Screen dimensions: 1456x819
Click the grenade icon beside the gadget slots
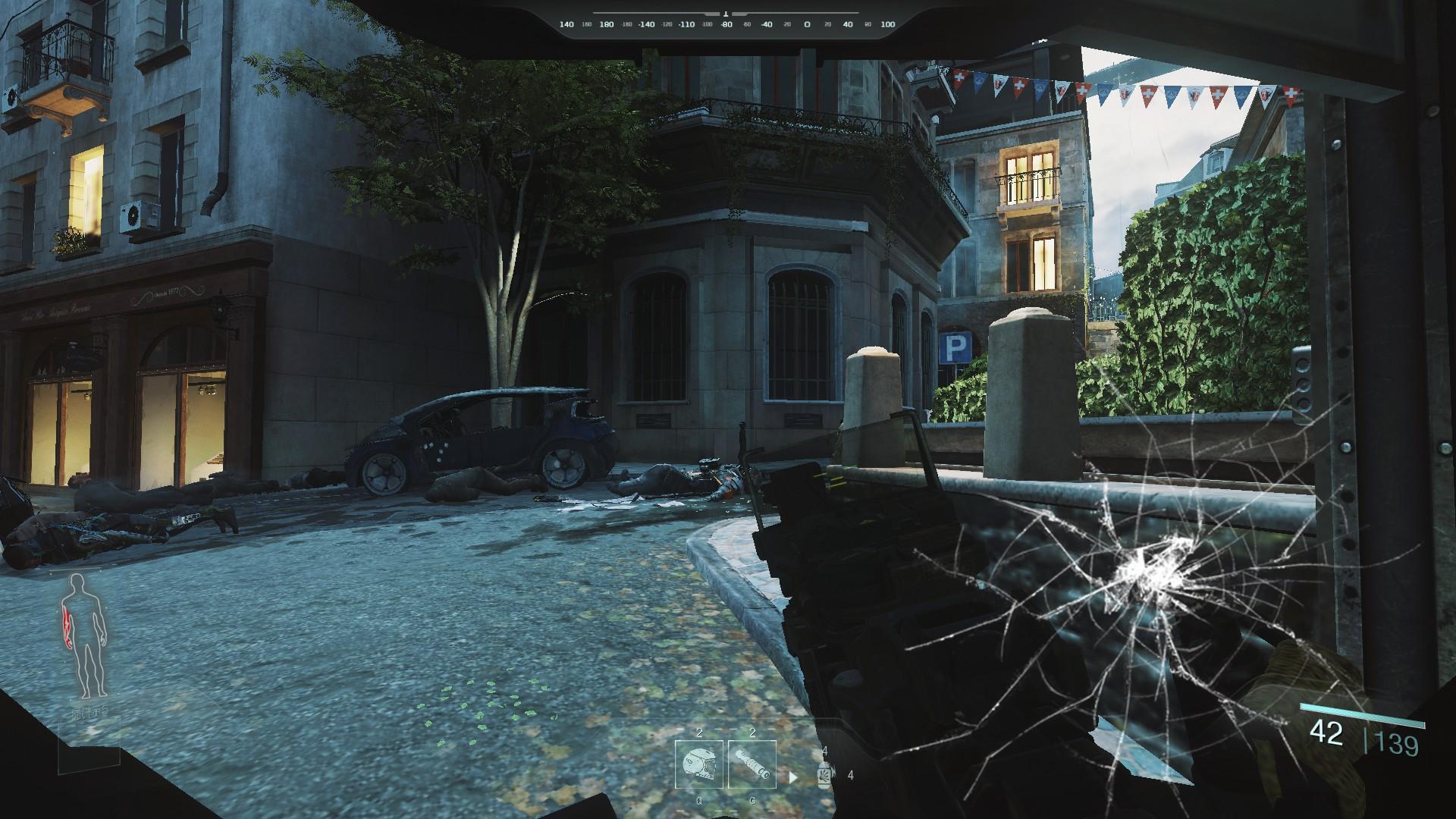tap(825, 774)
